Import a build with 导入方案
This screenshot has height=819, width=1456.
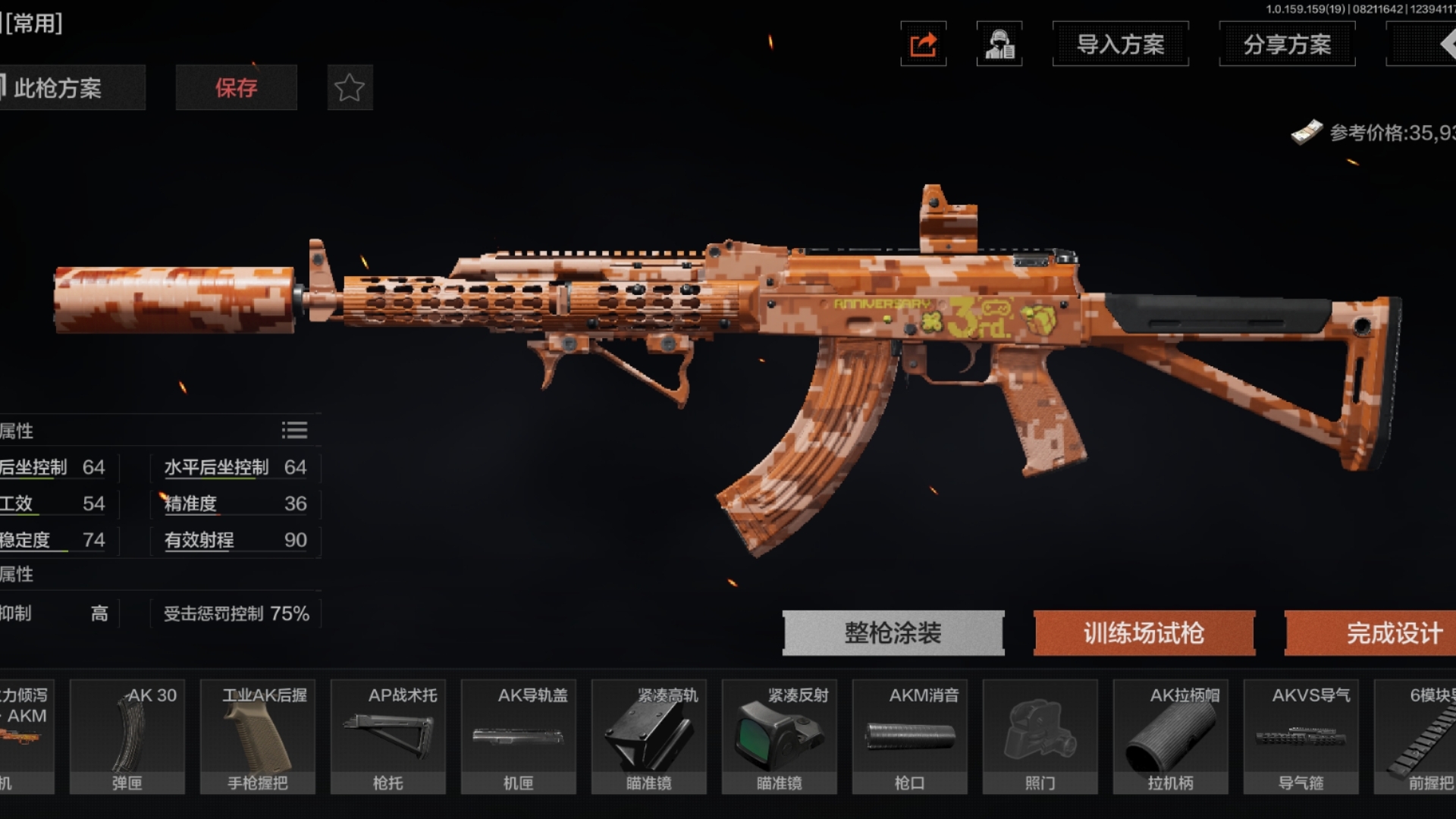pyautogui.click(x=1120, y=45)
